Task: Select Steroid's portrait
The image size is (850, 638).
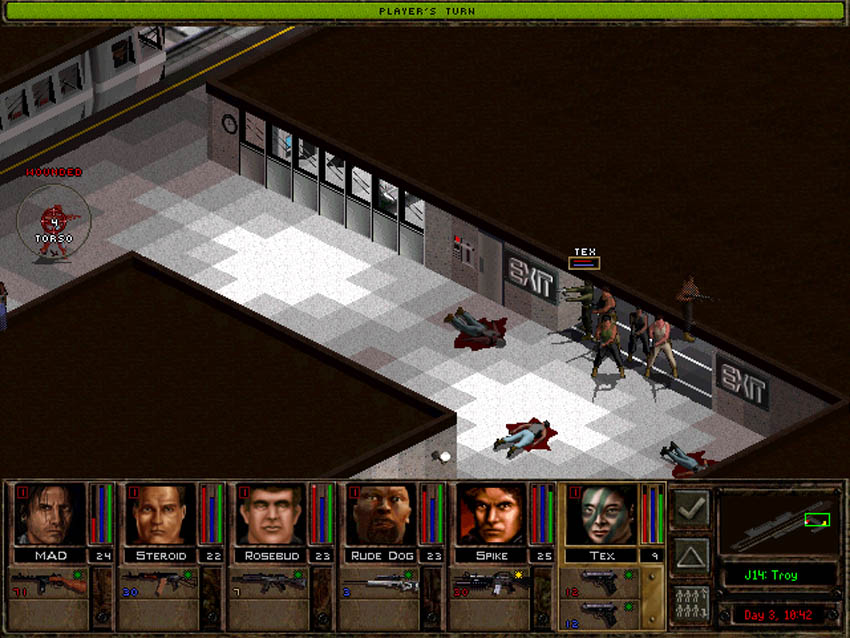Action: point(160,514)
